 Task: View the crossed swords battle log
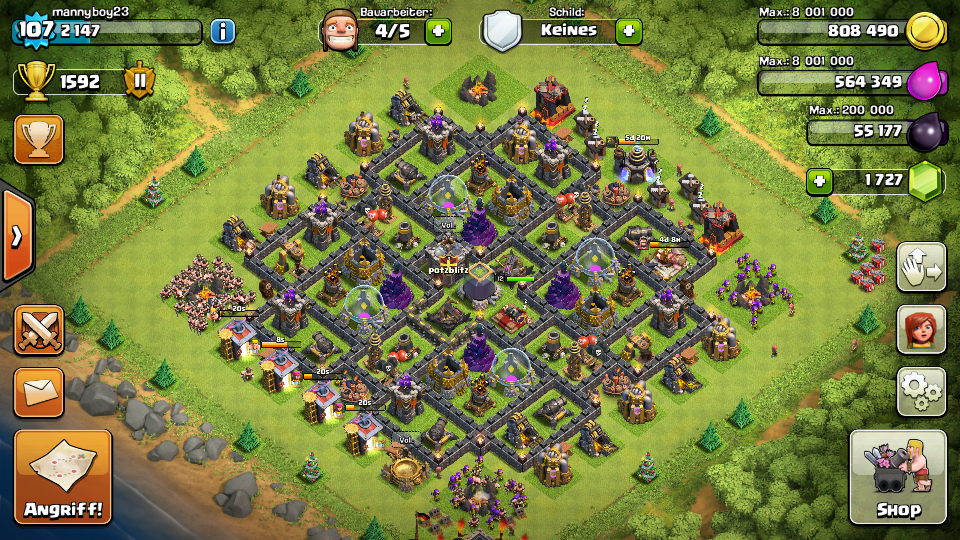tap(39, 330)
